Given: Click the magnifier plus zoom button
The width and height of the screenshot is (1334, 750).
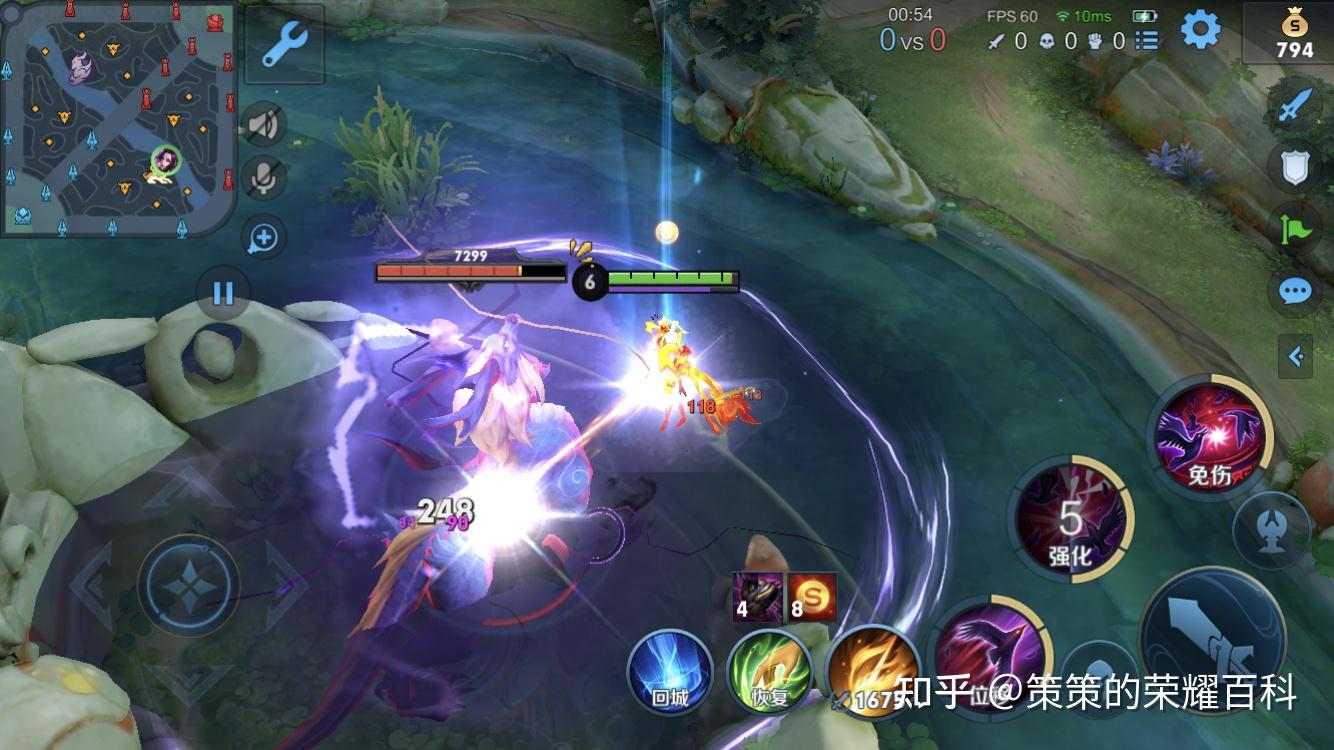Looking at the screenshot, I should (x=264, y=237).
